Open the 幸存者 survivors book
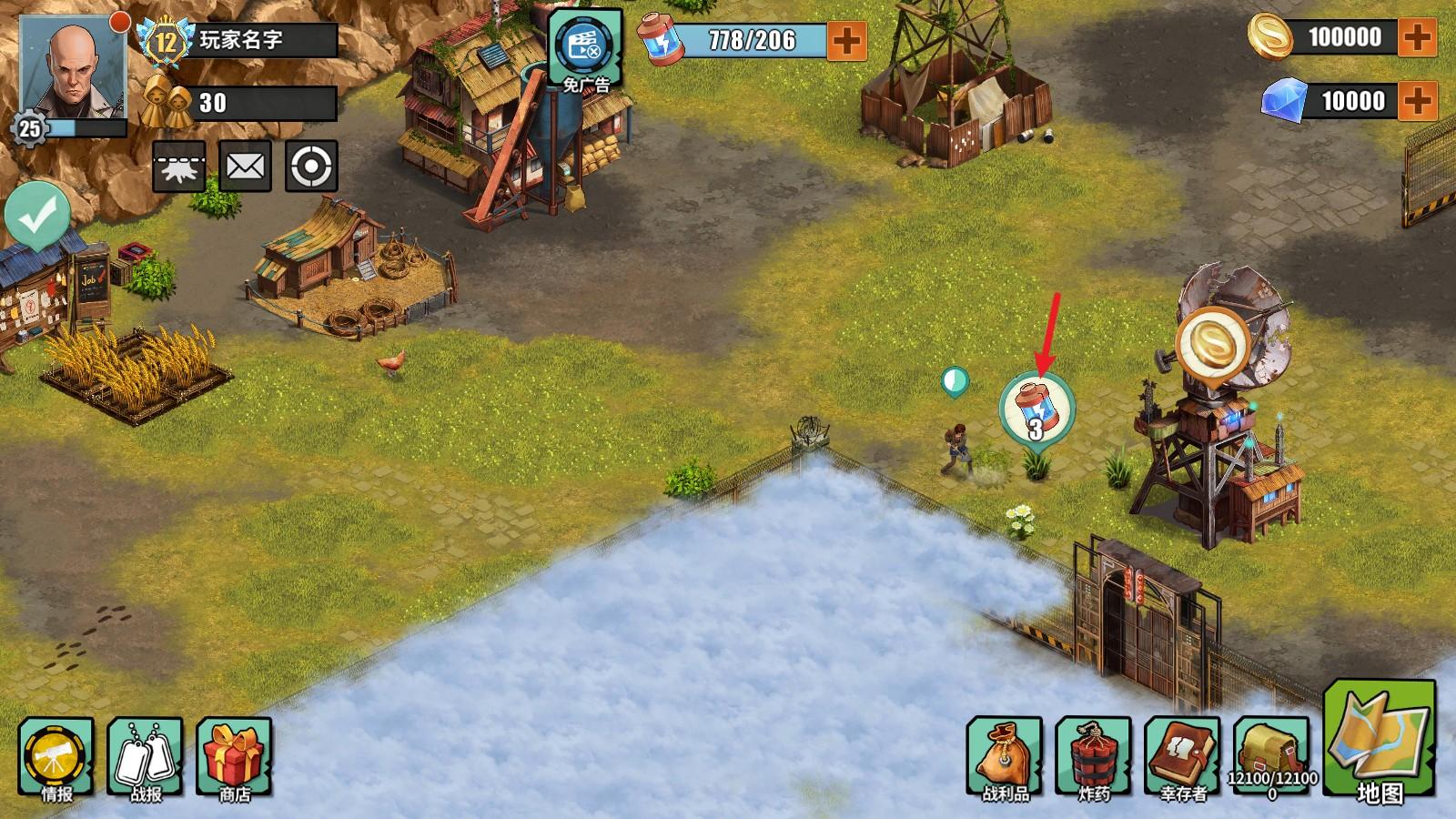The height and width of the screenshot is (819, 1456). point(1182,760)
